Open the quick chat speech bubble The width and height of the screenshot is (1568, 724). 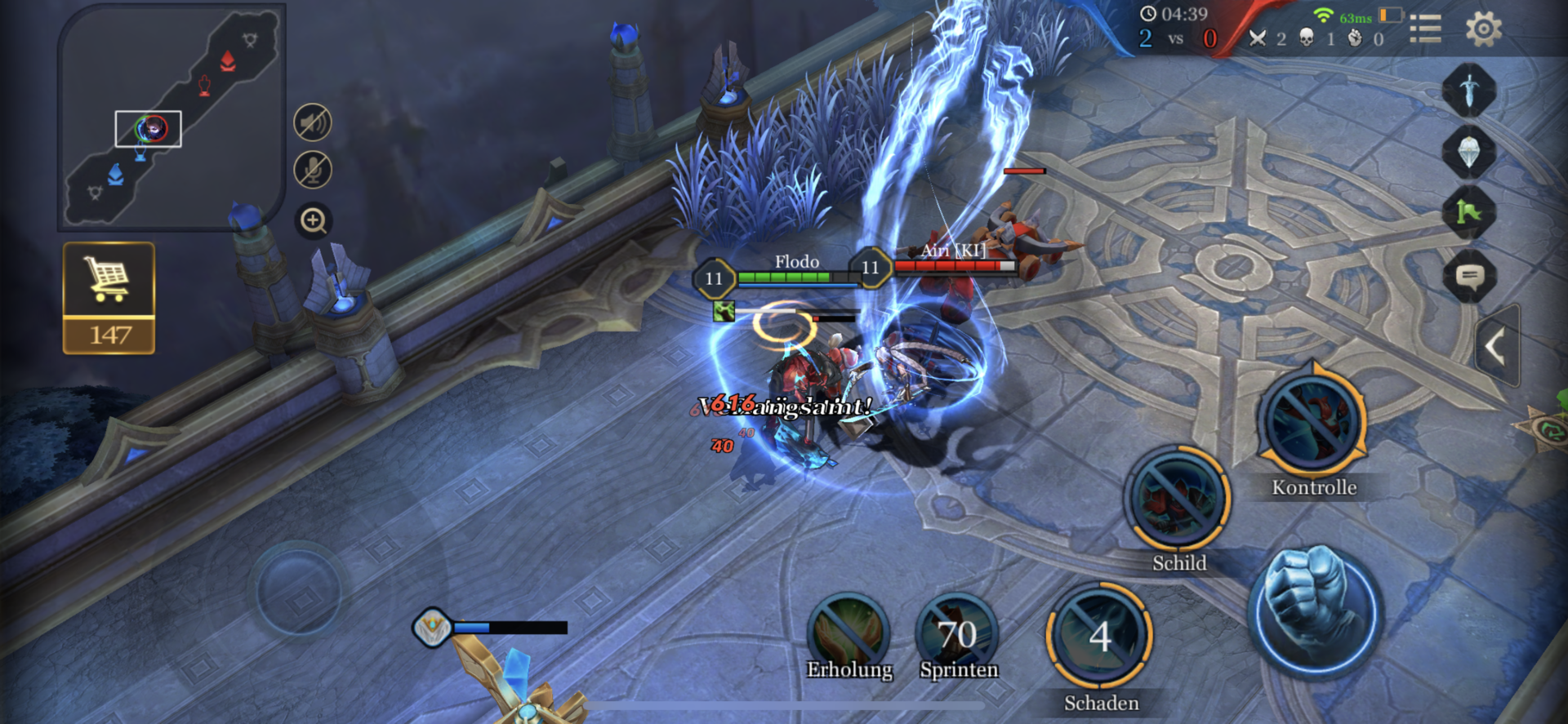click(1469, 276)
